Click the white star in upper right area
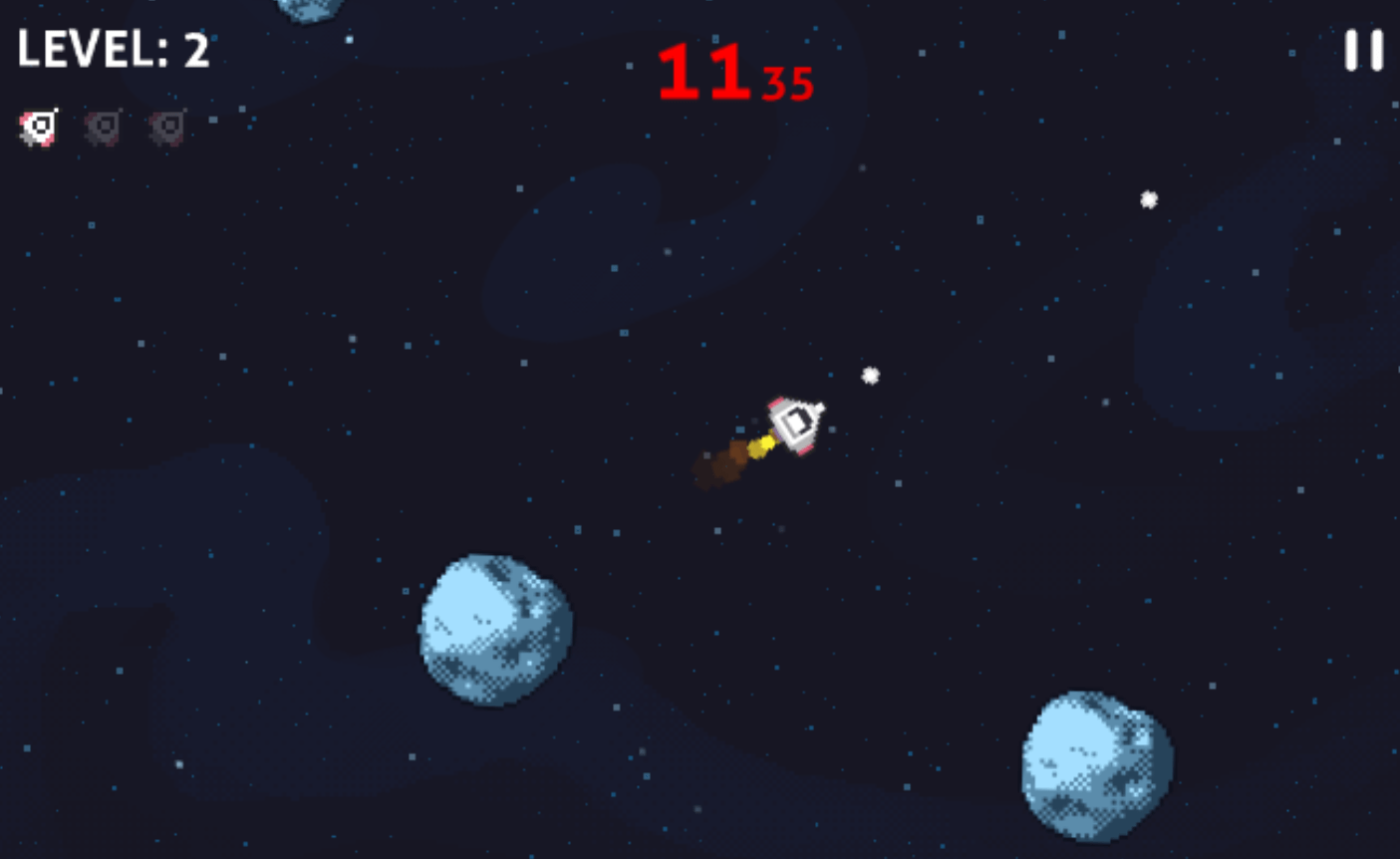Image resolution: width=1400 pixels, height=859 pixels. [1148, 200]
